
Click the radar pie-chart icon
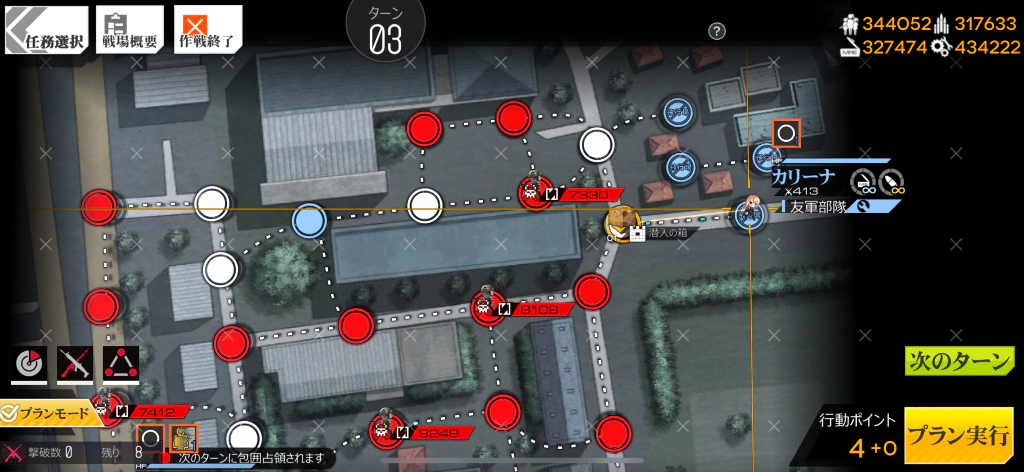click(x=28, y=365)
